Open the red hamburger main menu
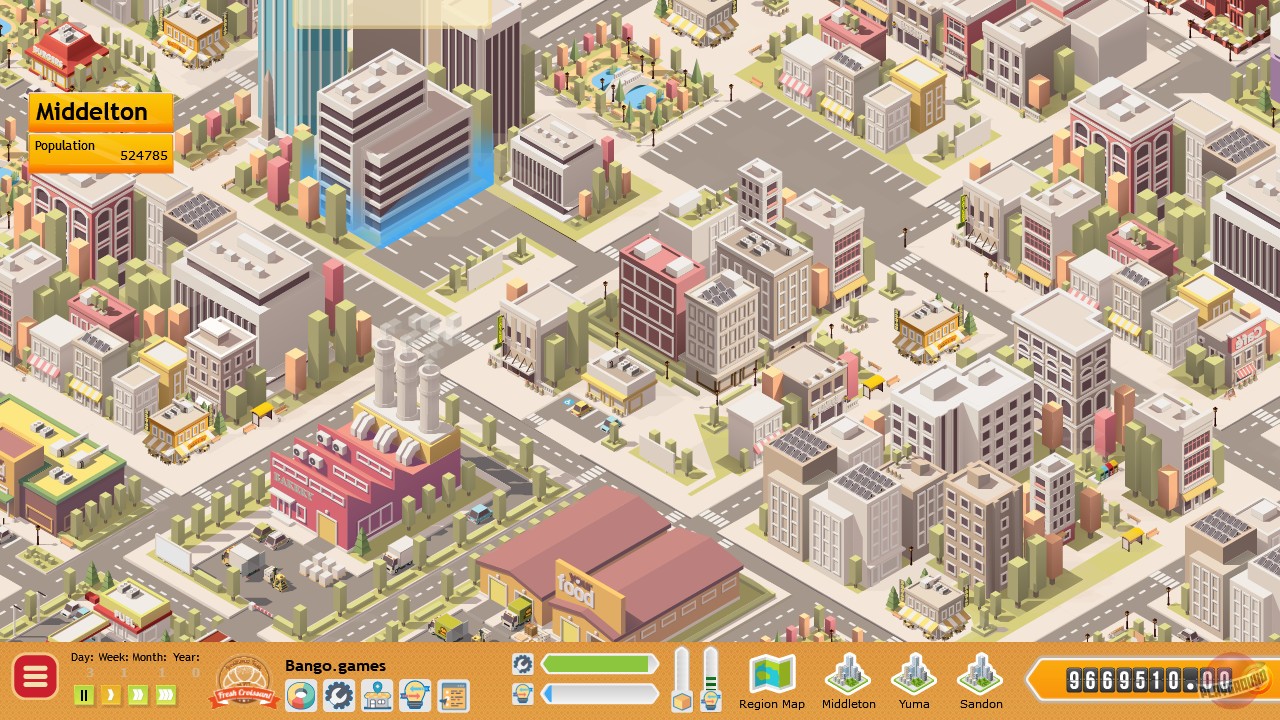1280x720 pixels. coord(36,677)
